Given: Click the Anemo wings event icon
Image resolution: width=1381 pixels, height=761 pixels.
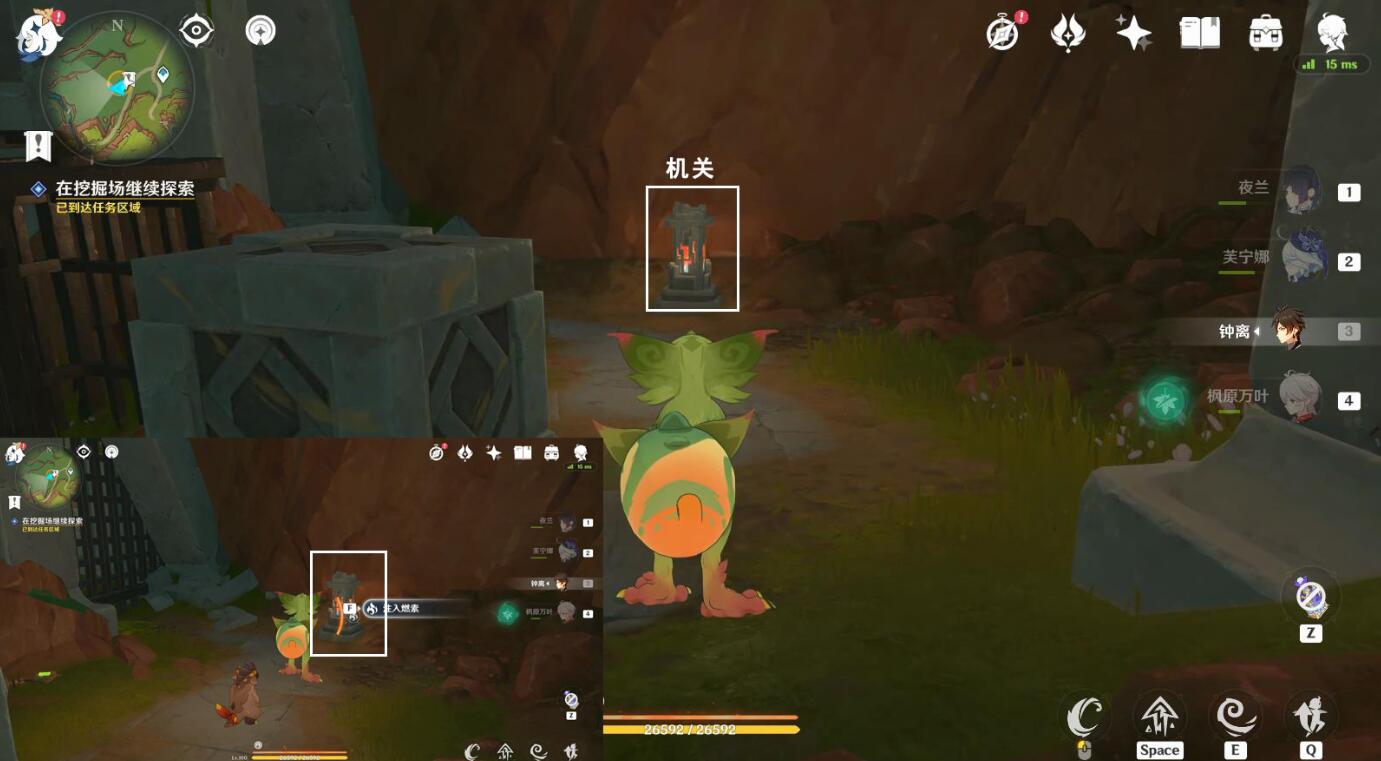Looking at the screenshot, I should pos(1067,32).
